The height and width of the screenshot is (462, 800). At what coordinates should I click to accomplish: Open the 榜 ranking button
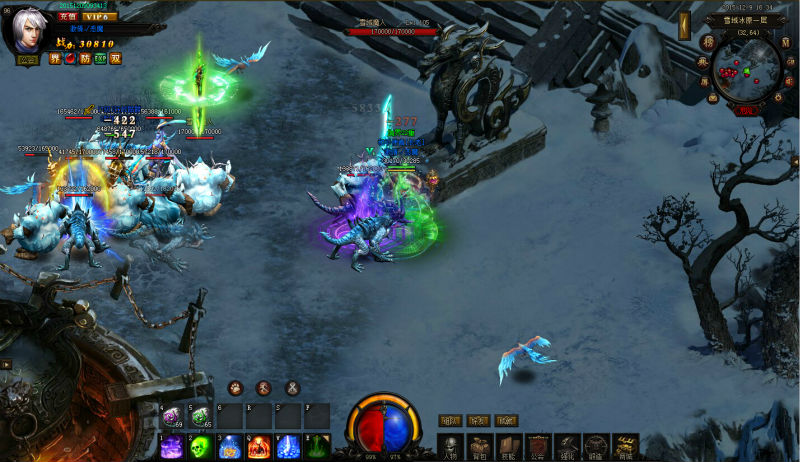point(707,42)
